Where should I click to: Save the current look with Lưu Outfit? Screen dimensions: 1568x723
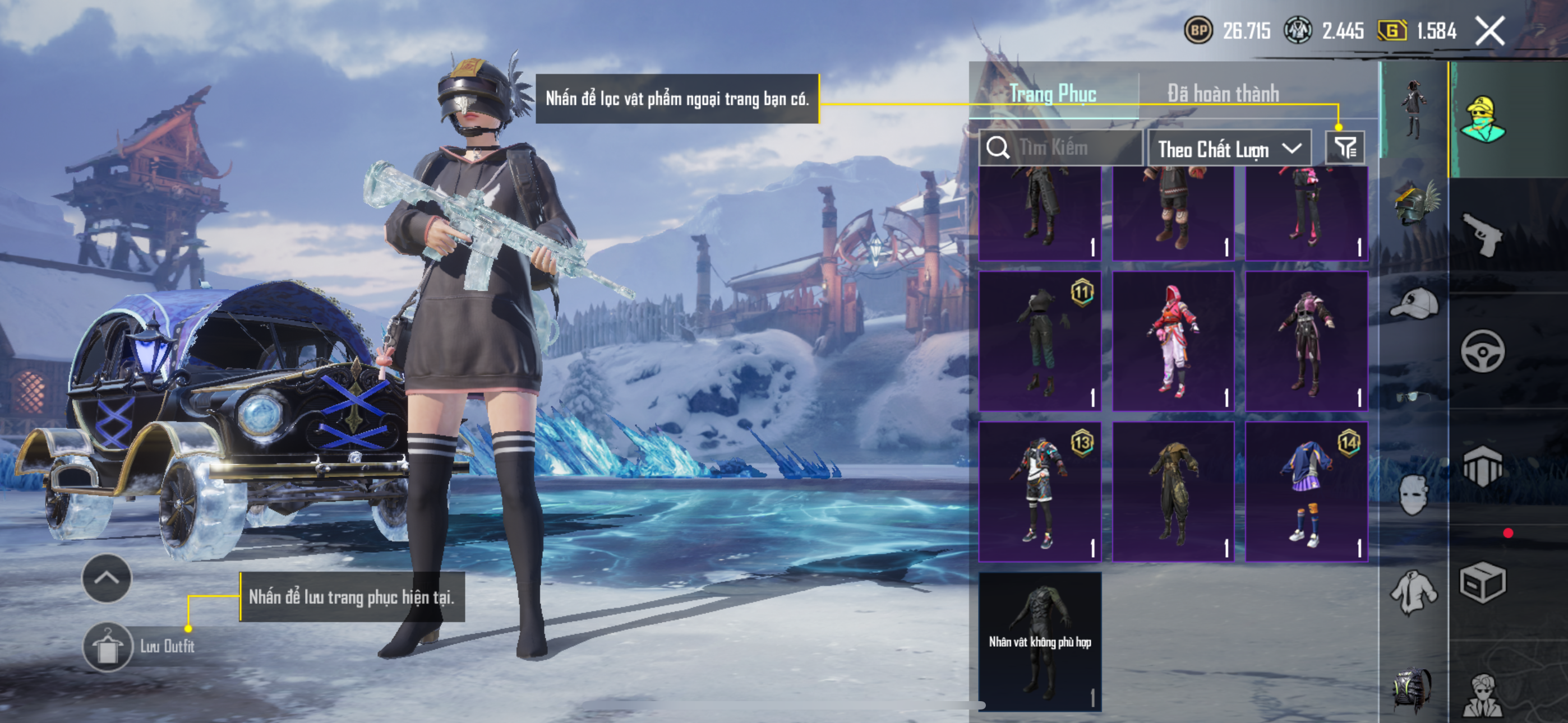tap(108, 646)
